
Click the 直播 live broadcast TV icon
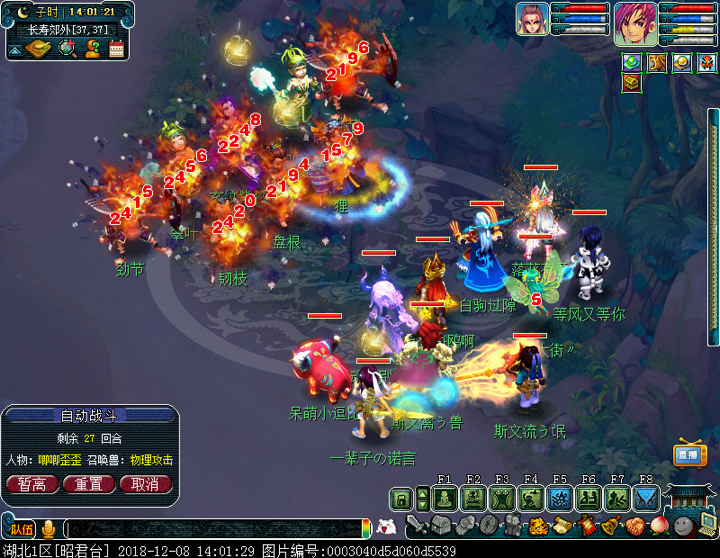(x=689, y=454)
